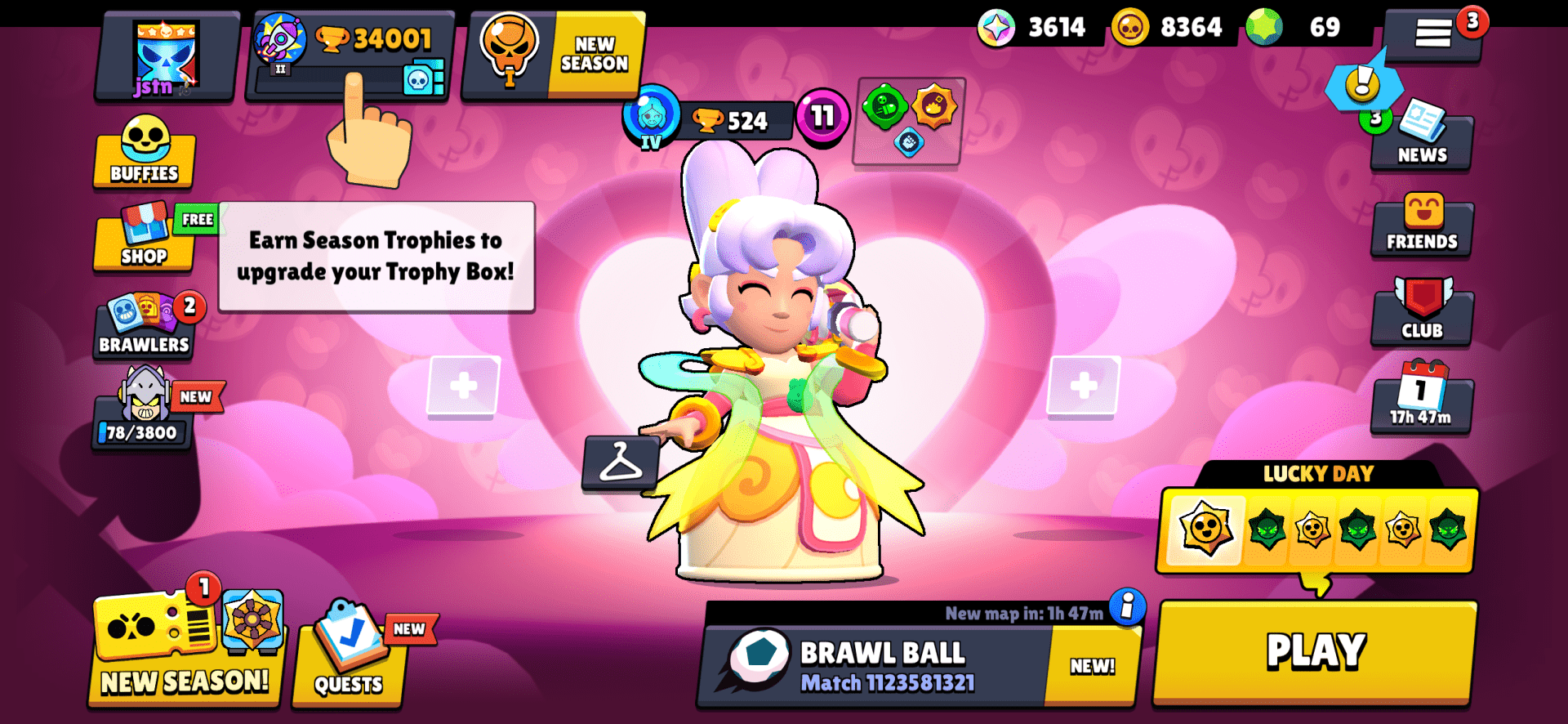Toggle the left pin slot
Viewport: 1568px width, 724px height.
coord(462,386)
